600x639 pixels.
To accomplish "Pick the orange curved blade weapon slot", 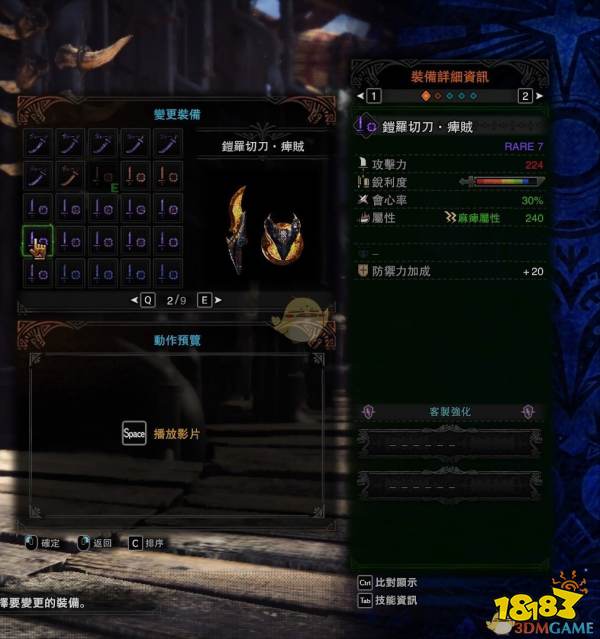I will click(x=71, y=177).
